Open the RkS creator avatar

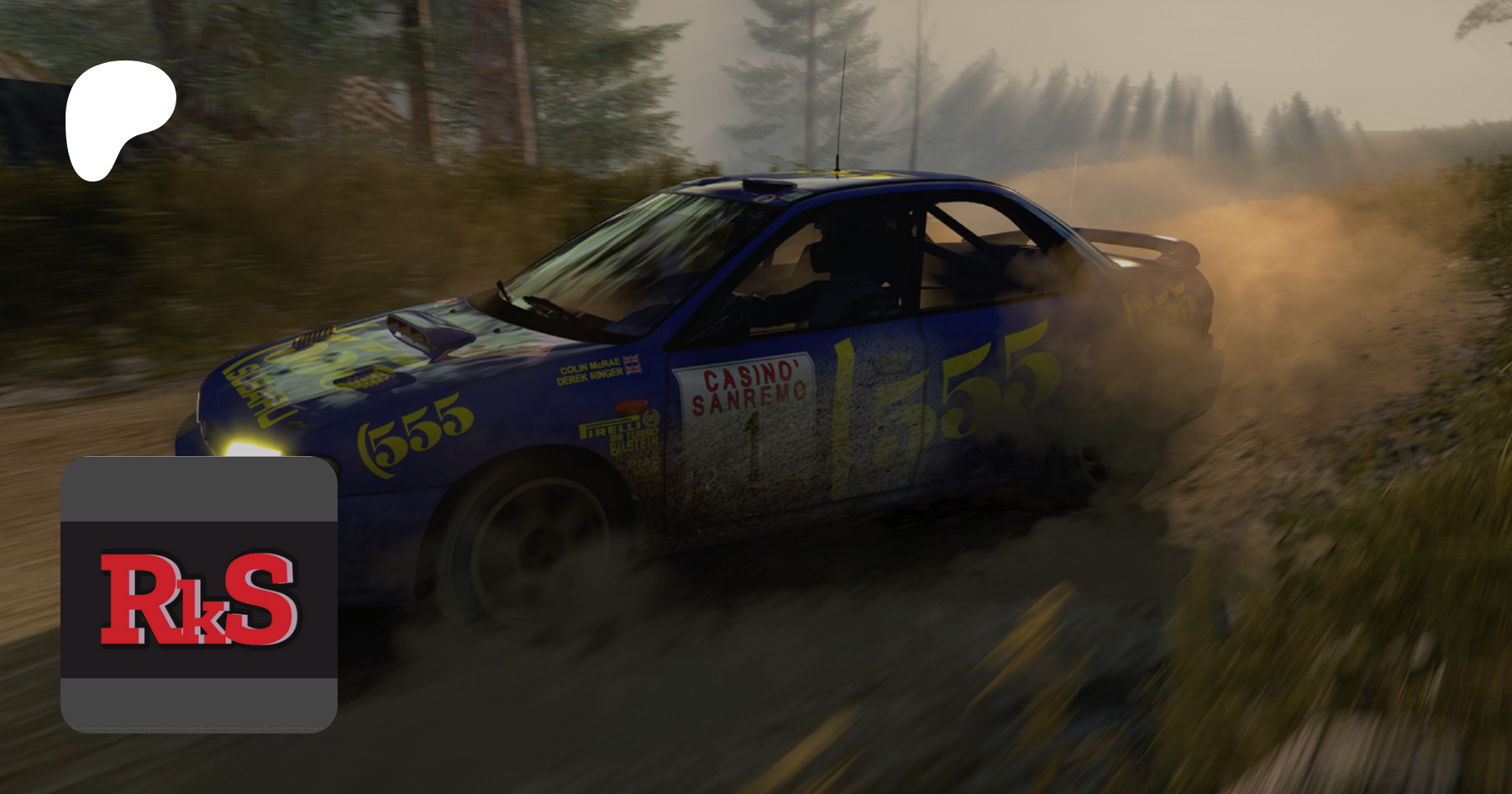(199, 595)
